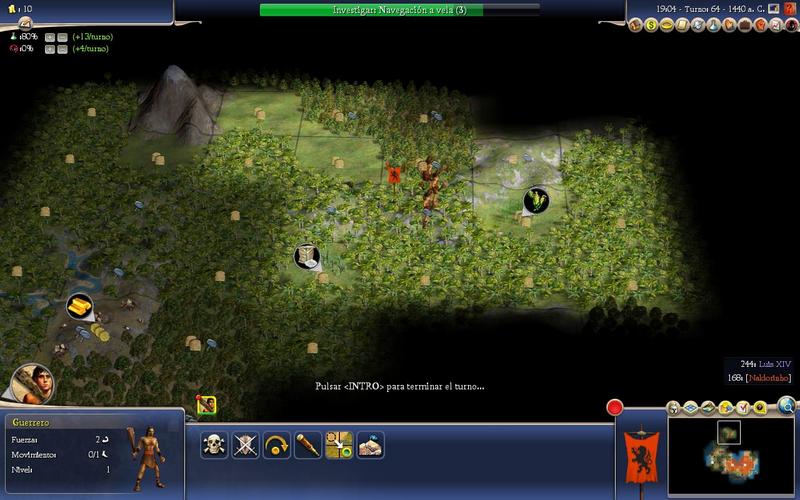Toggle the score display checklist icon
The image size is (800, 500).
tap(743, 408)
